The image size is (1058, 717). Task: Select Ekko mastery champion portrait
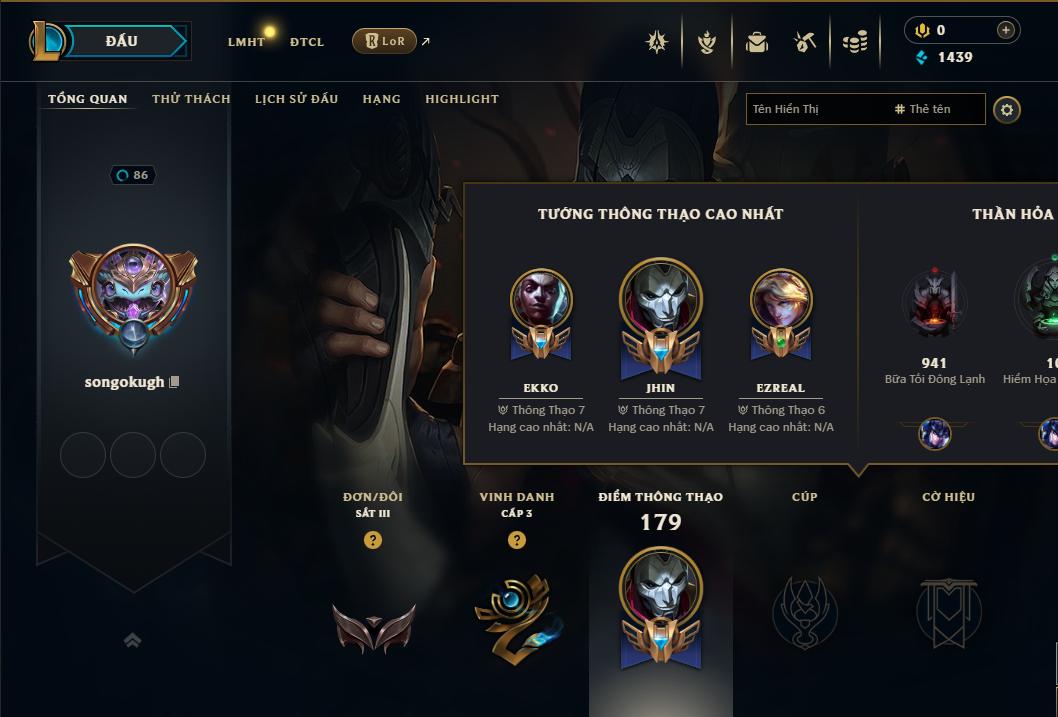click(x=541, y=300)
